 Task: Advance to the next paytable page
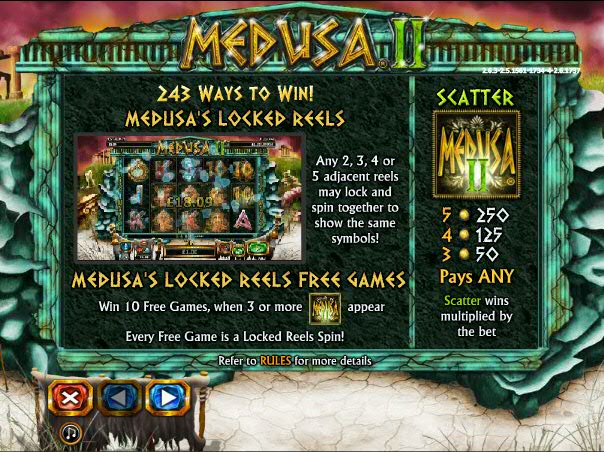point(167,397)
